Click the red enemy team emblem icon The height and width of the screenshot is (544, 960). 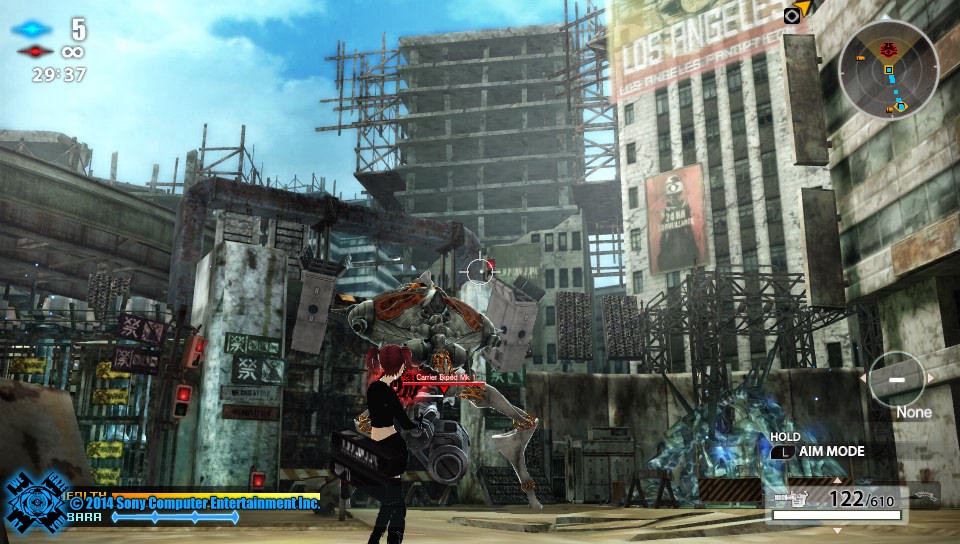coord(34,51)
